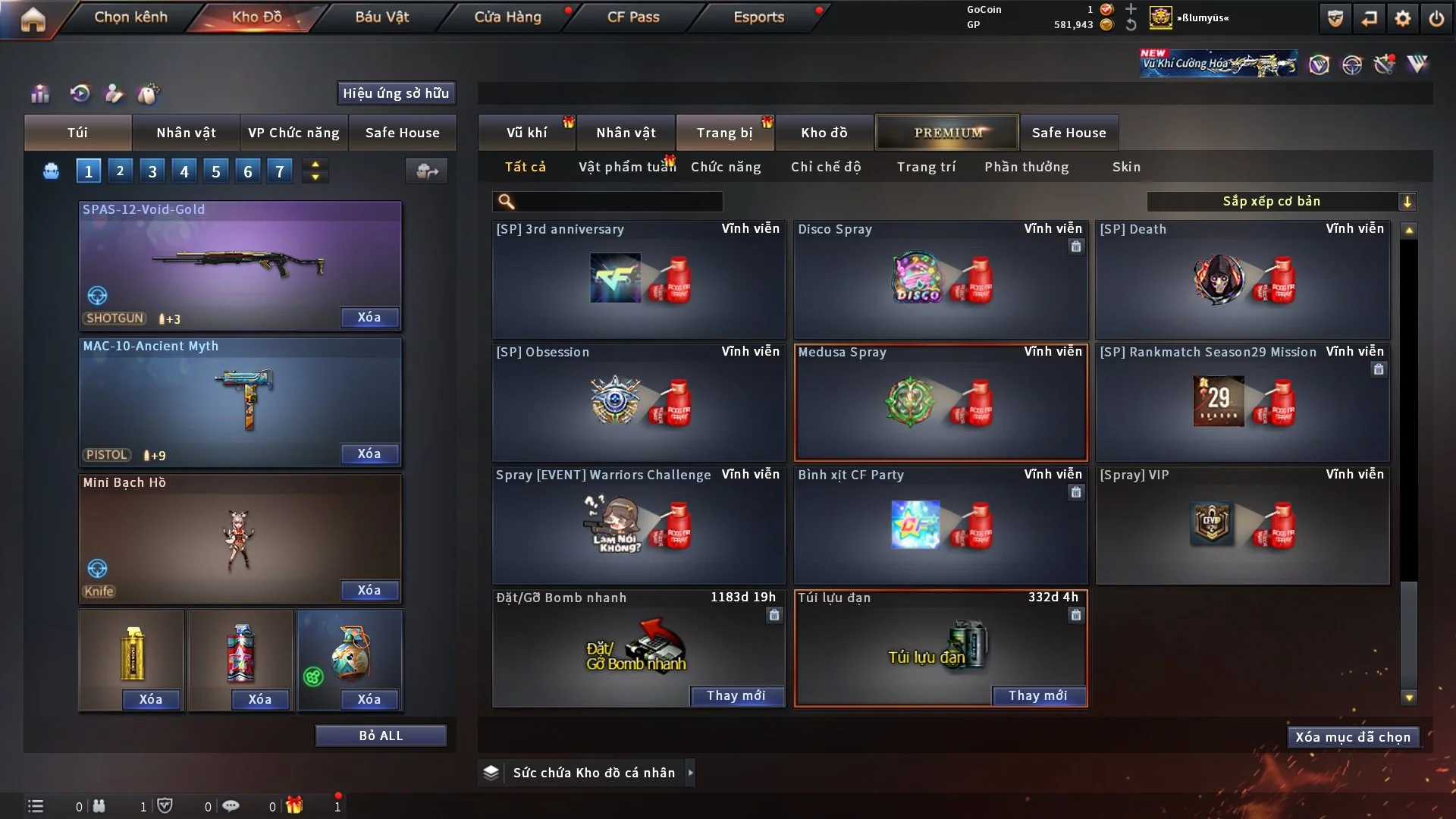
Task: Show the Skin category
Action: 1126,167
